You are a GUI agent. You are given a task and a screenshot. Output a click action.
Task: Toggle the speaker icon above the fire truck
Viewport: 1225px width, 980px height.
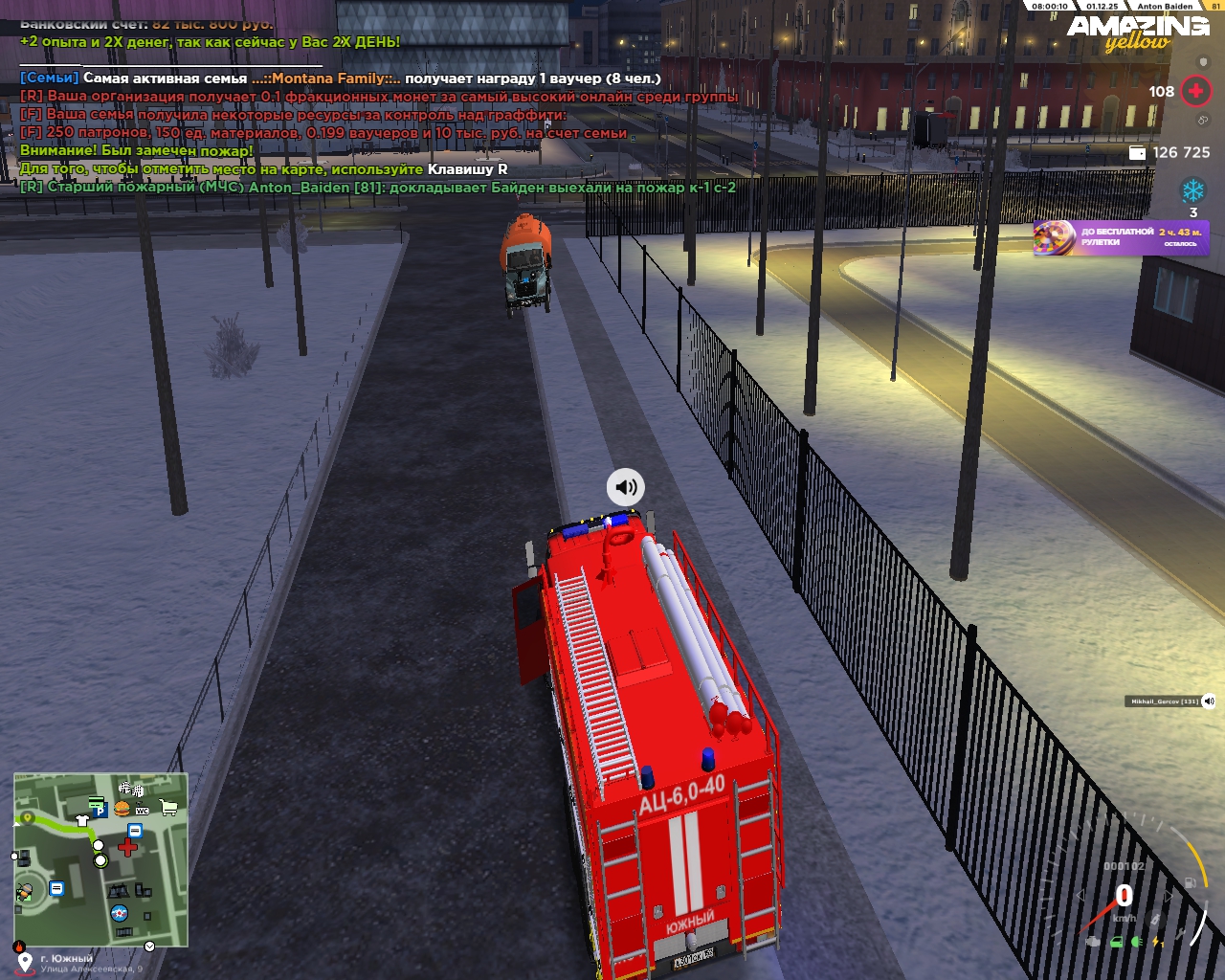tap(626, 487)
